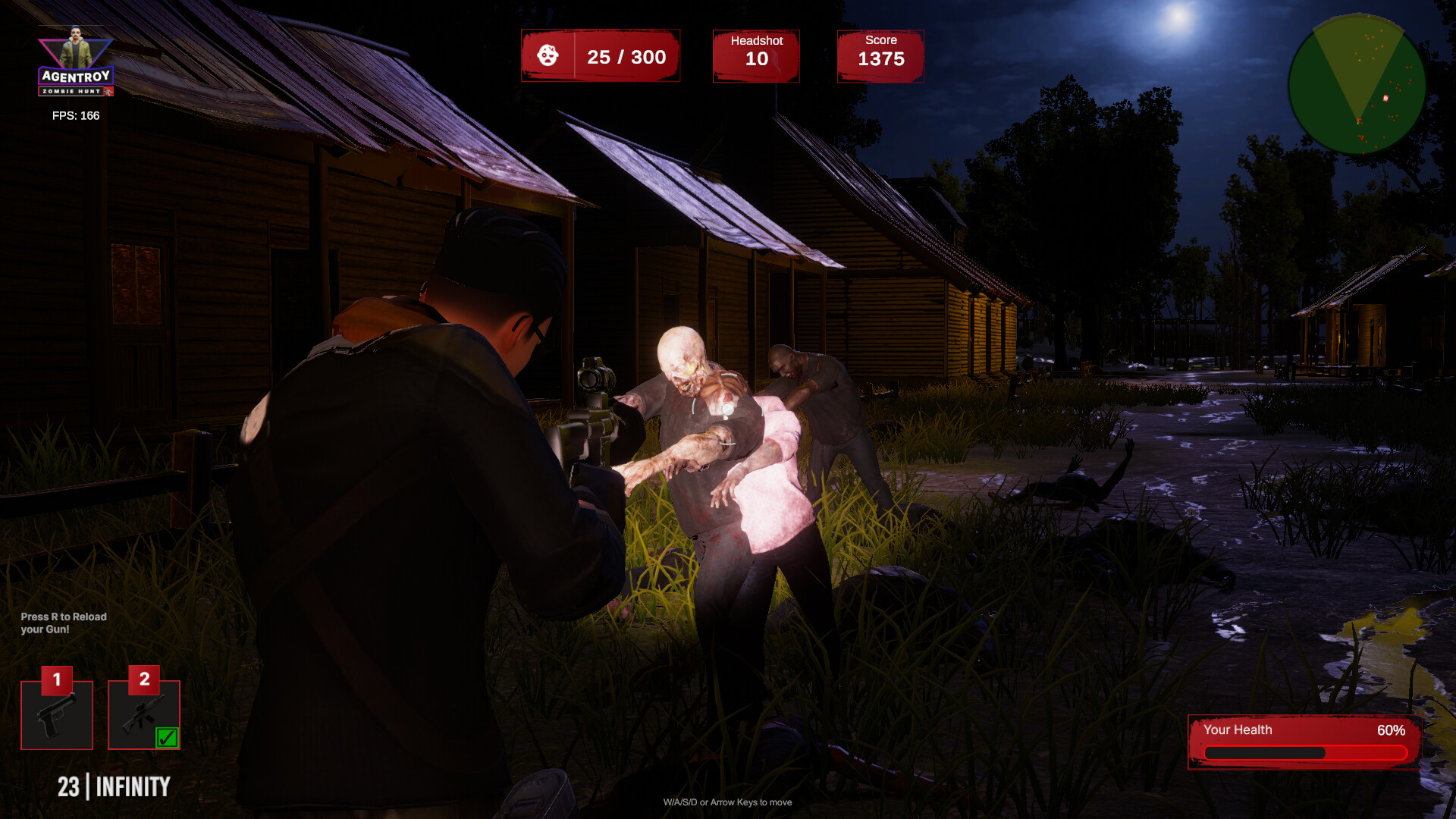Click the zombie skull kill counter icon
Screen dimensions: 1456x819
click(x=548, y=55)
